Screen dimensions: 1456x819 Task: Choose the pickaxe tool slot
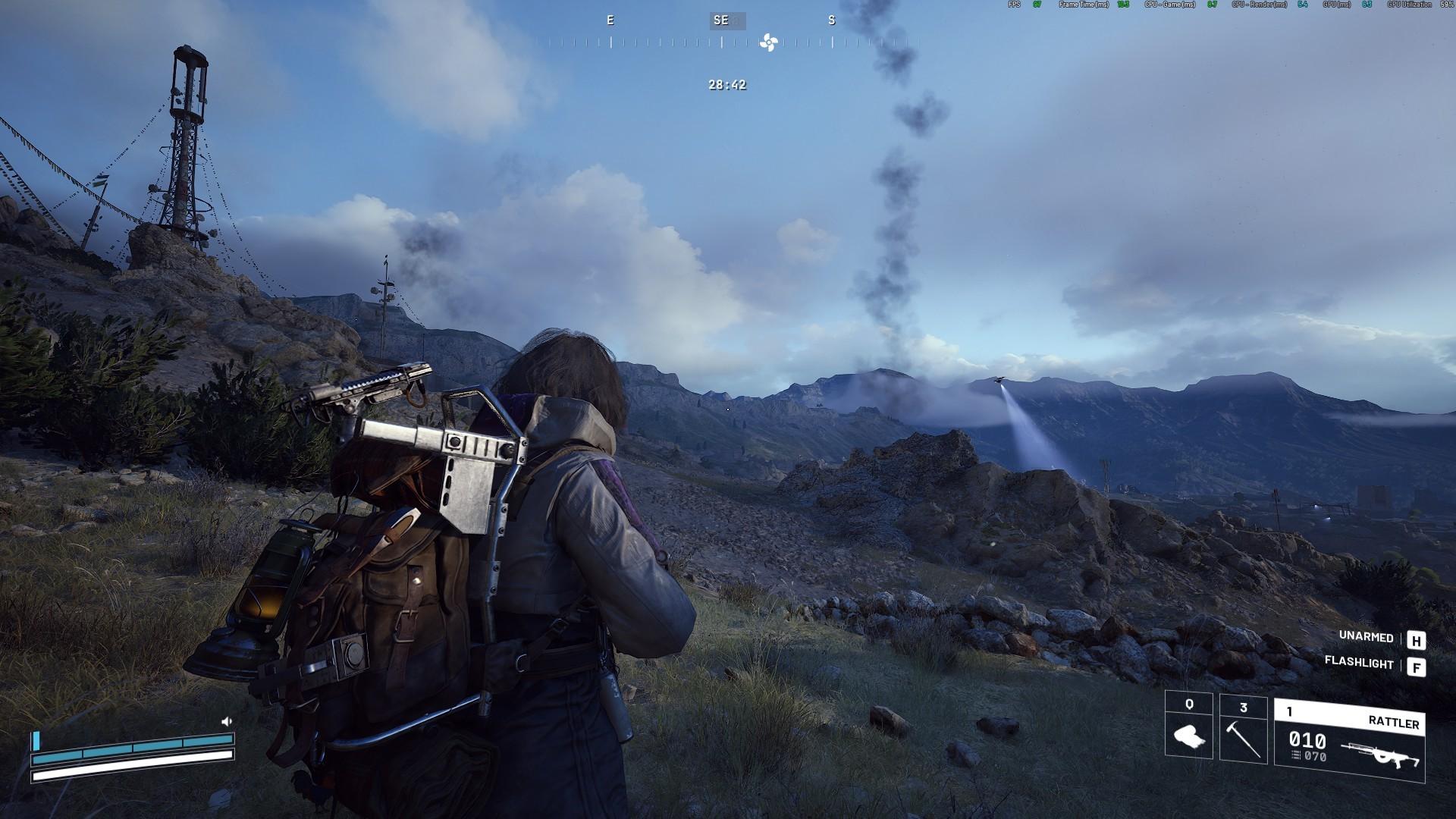pyautogui.click(x=1243, y=730)
